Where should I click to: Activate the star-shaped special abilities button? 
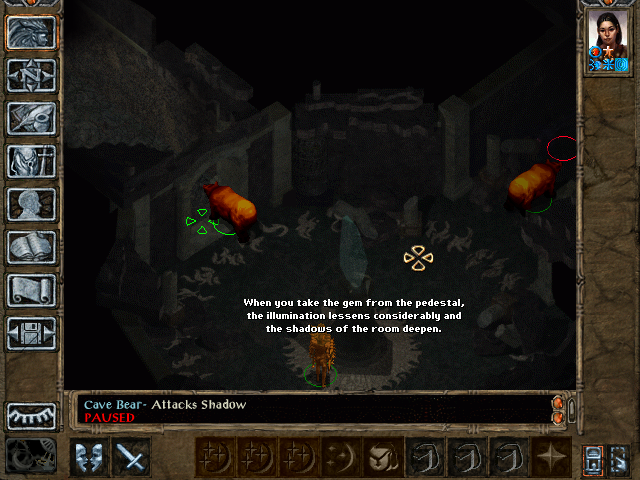tap(551, 457)
